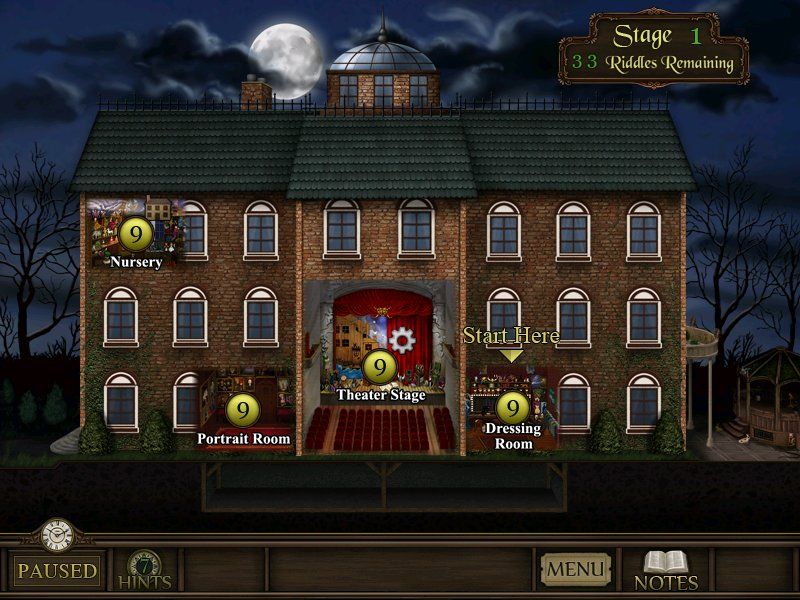
Task: Start in the Dressing Room
Action: 512,407
